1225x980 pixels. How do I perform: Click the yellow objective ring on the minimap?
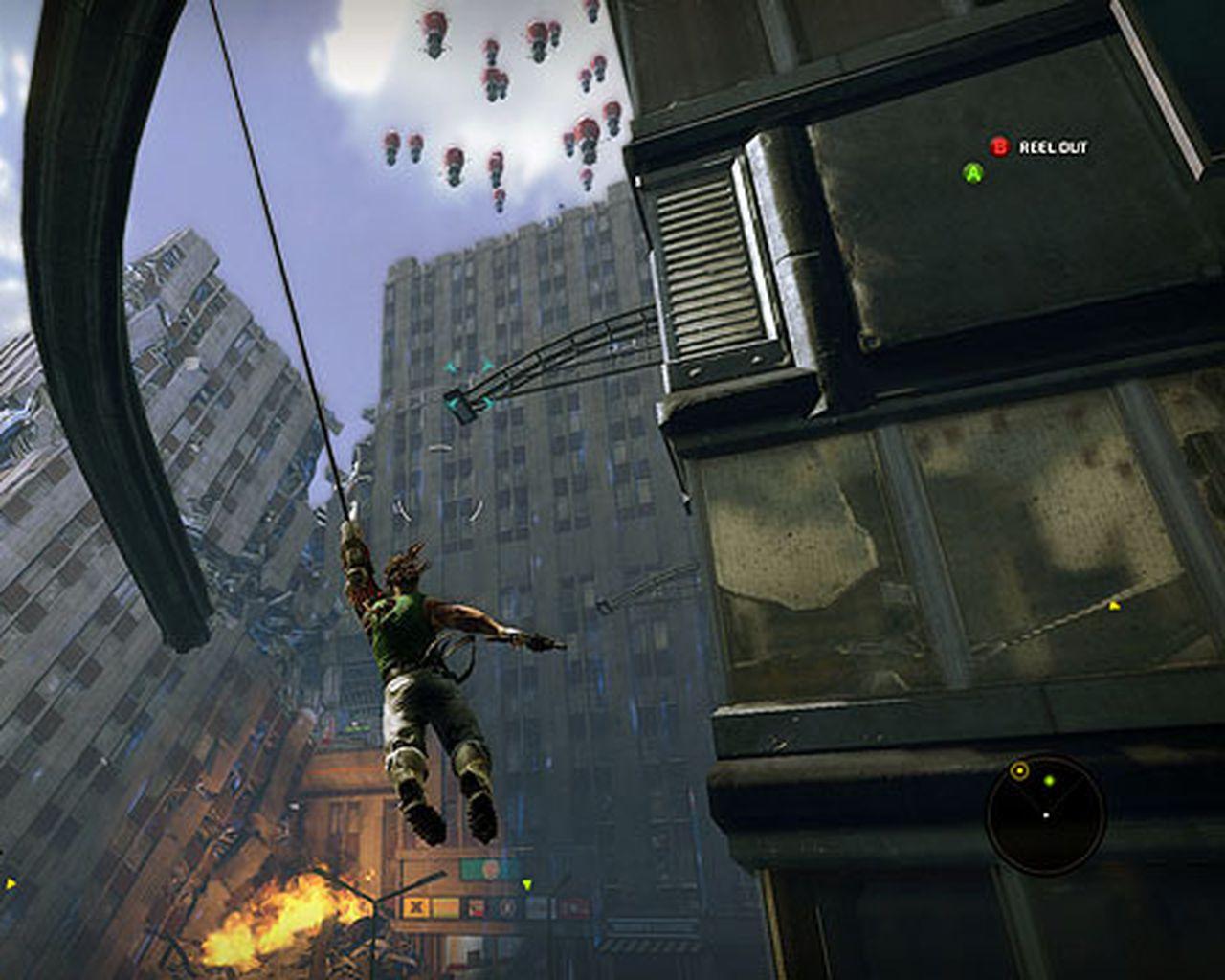coord(1019,770)
